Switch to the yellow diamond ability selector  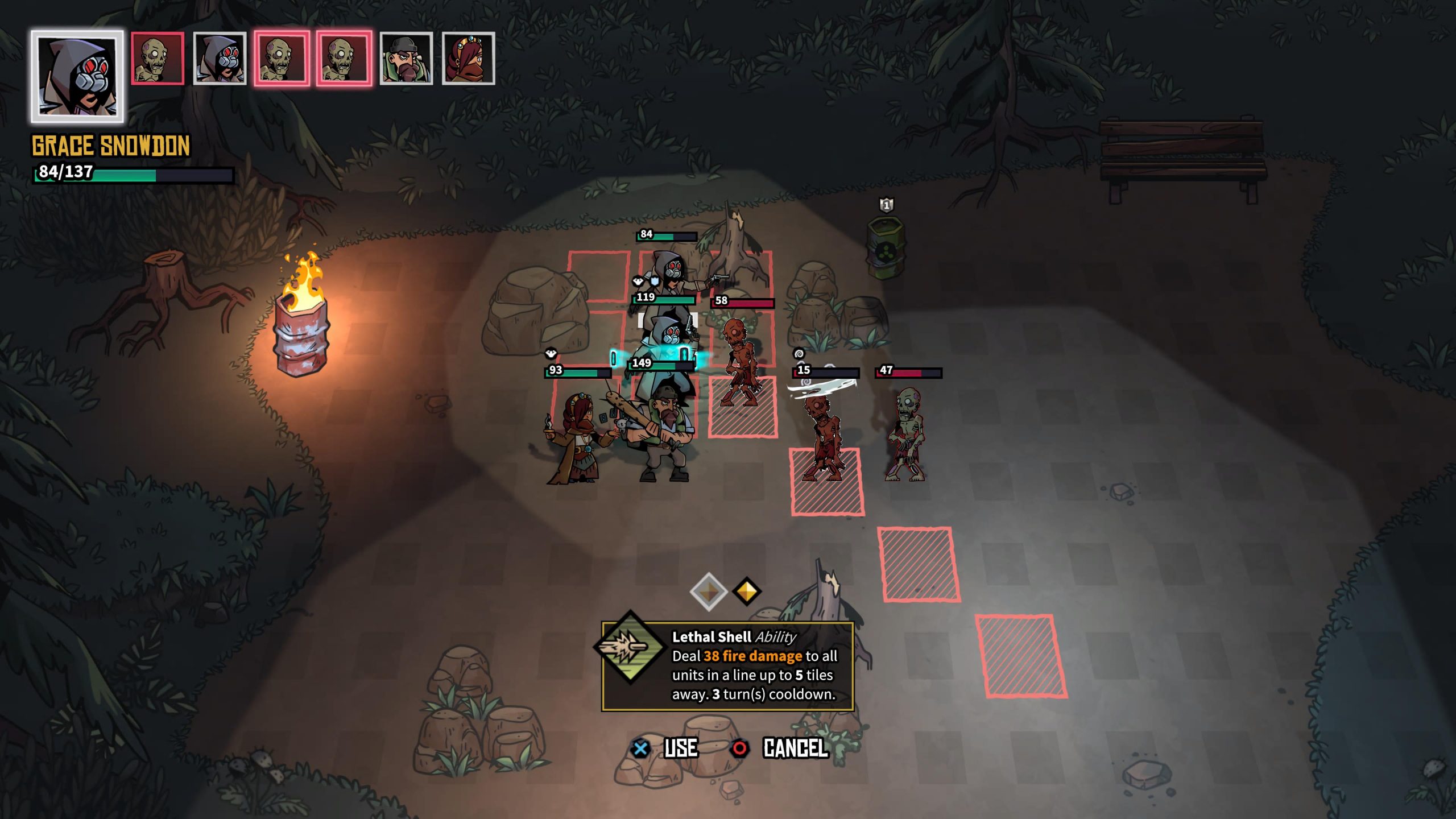click(747, 591)
